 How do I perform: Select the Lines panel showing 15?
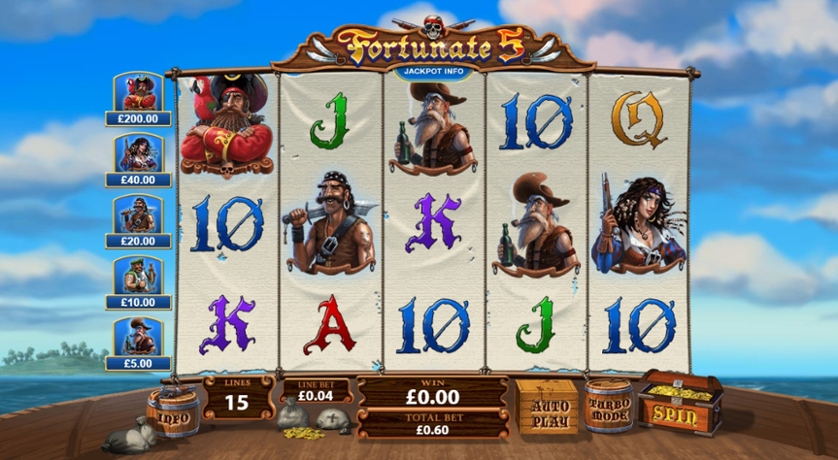coord(238,396)
